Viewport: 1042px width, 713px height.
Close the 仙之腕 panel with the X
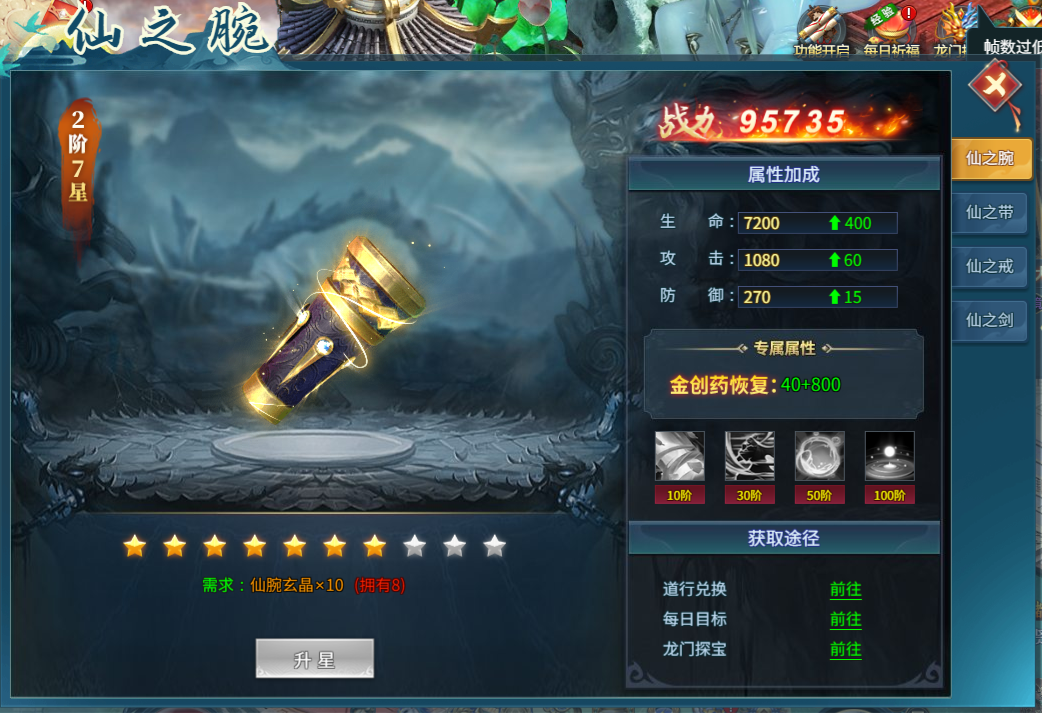click(995, 87)
